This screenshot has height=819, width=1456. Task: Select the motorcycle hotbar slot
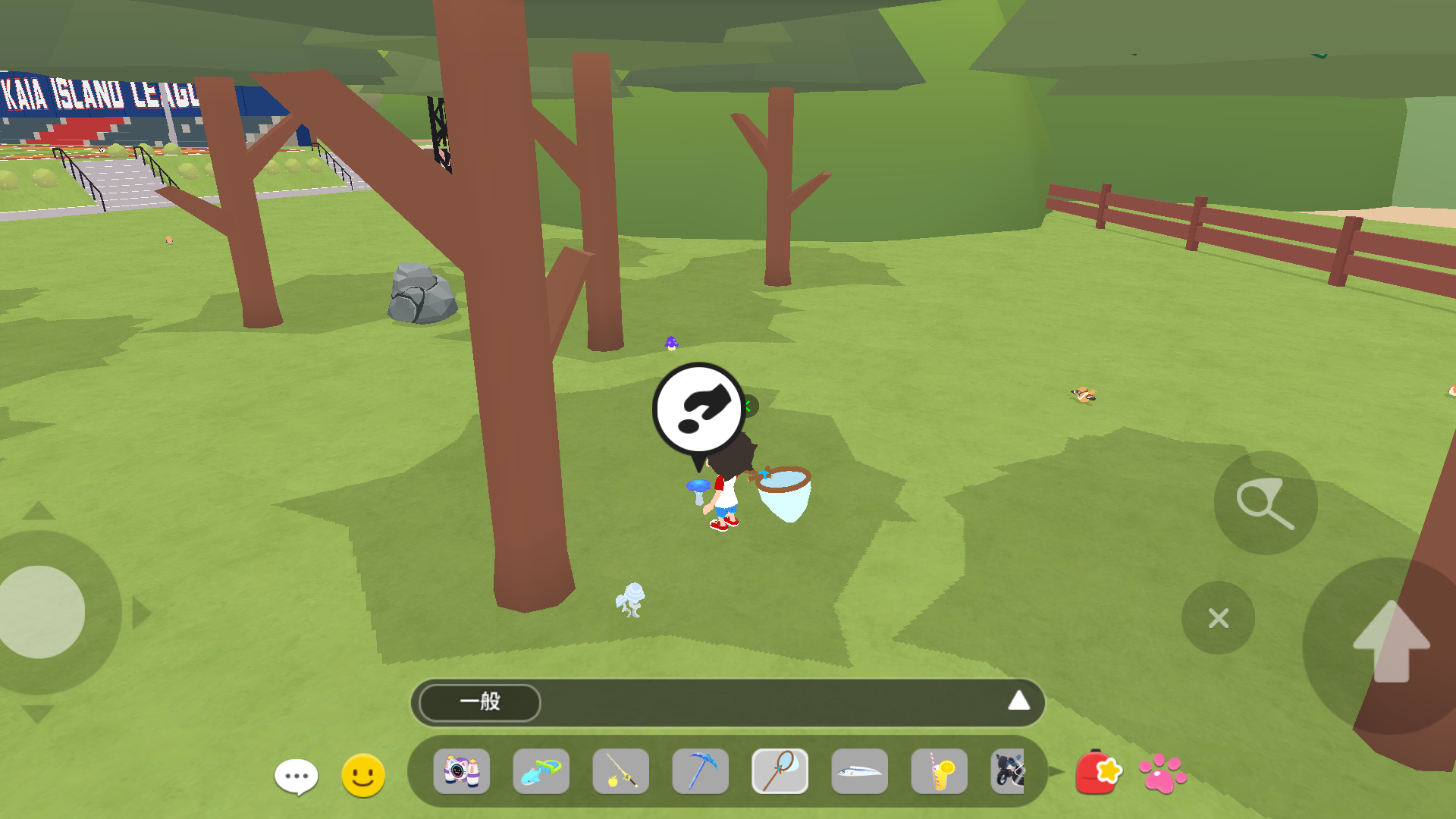(1009, 772)
